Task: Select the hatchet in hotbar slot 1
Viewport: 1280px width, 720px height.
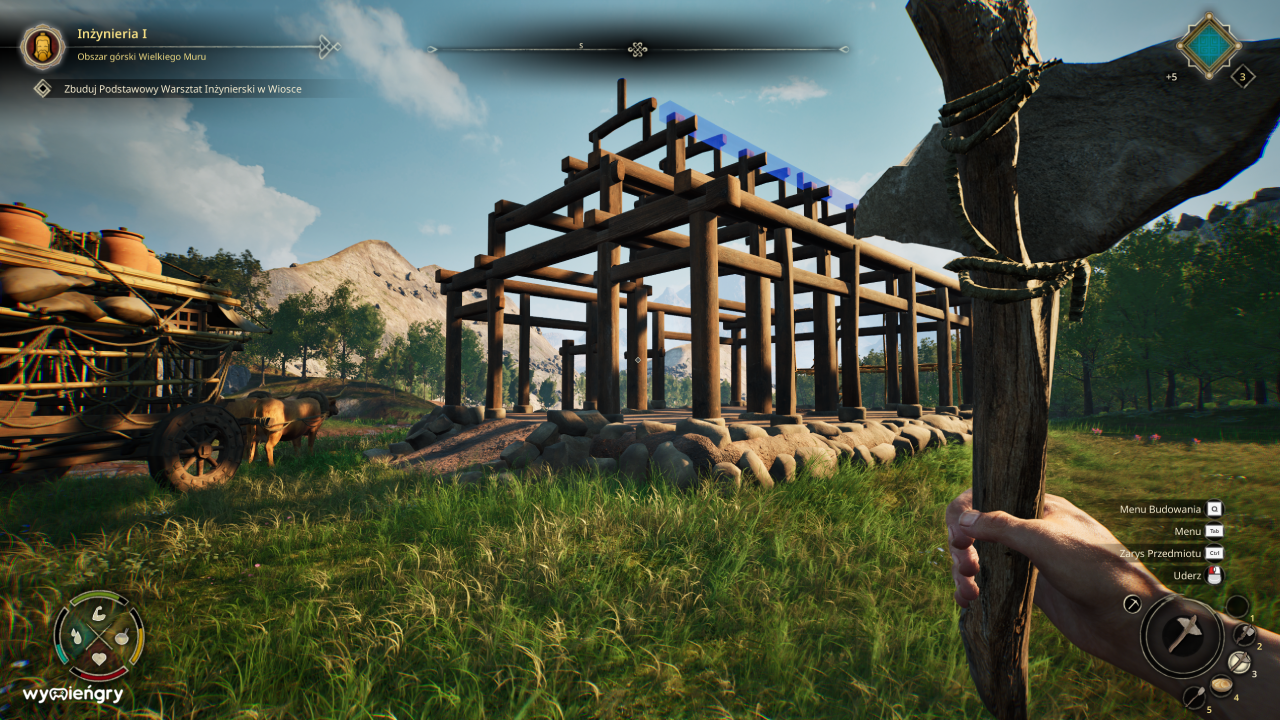Action: tap(1244, 632)
